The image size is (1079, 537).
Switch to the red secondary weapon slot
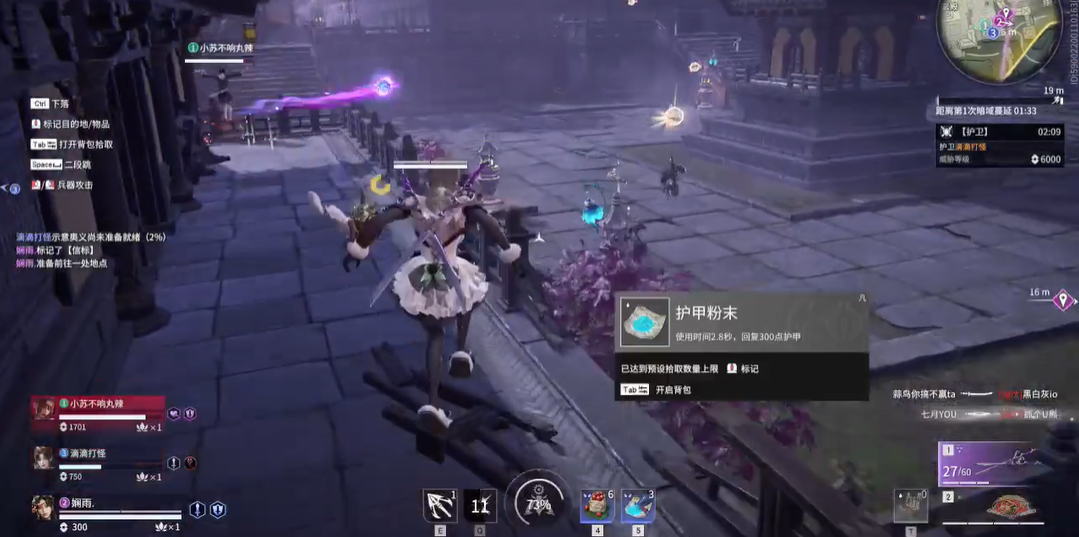click(x=1011, y=509)
